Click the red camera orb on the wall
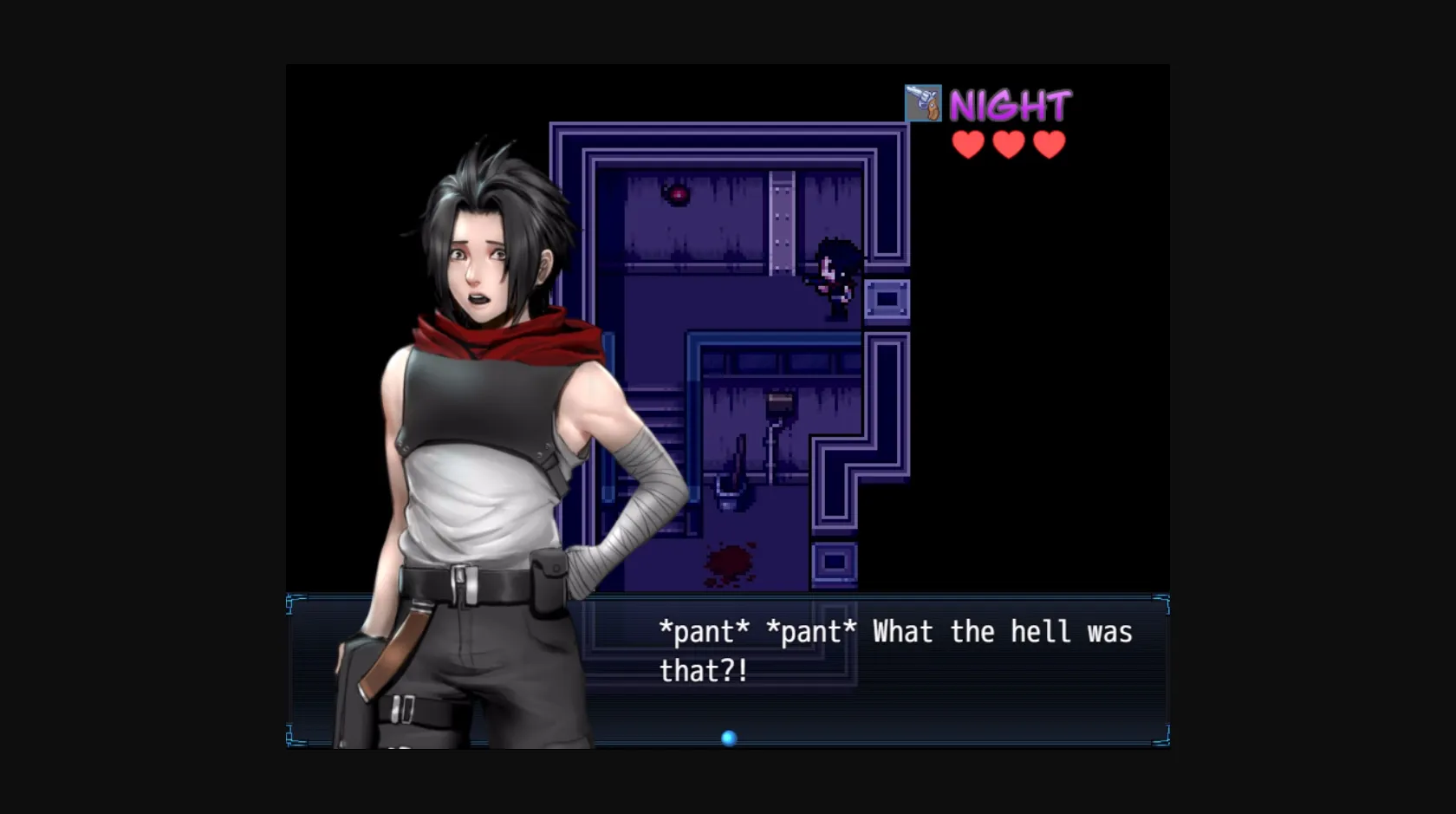This screenshot has height=814, width=1456. [677, 194]
